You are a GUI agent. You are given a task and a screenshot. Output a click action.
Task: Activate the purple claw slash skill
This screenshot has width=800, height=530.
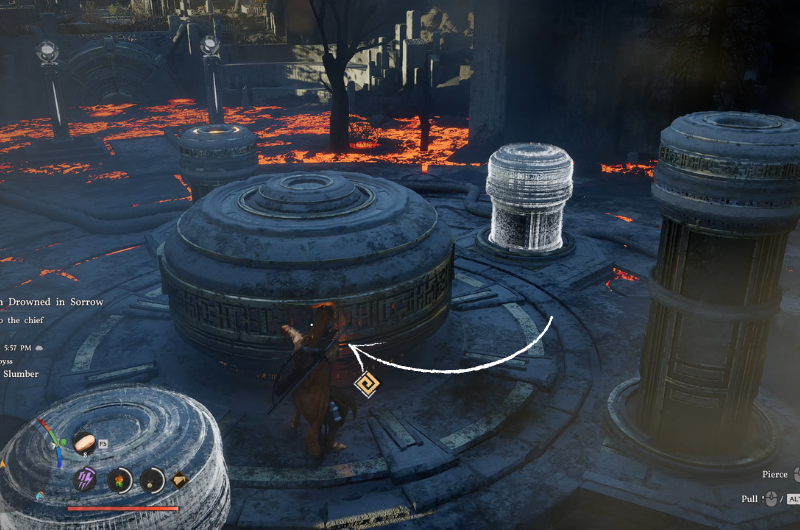coord(86,479)
